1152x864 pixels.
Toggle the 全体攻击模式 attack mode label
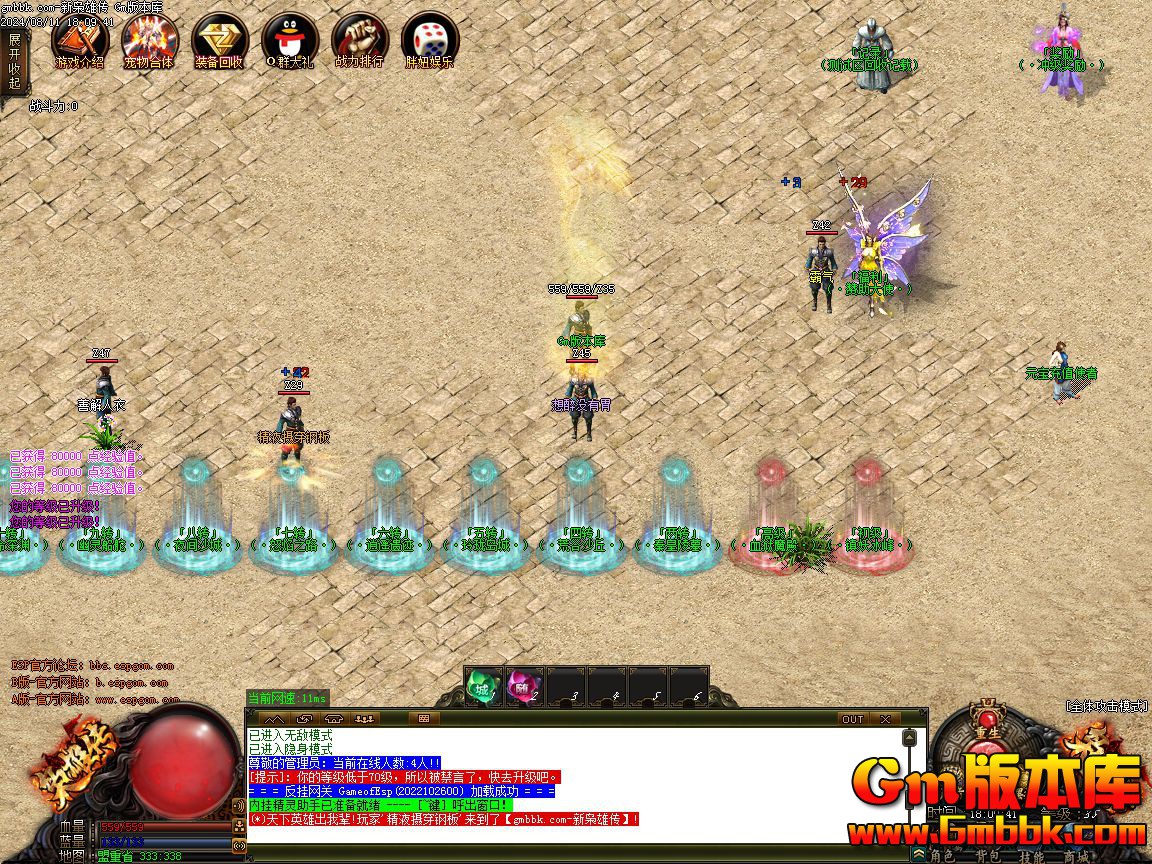tap(1107, 706)
